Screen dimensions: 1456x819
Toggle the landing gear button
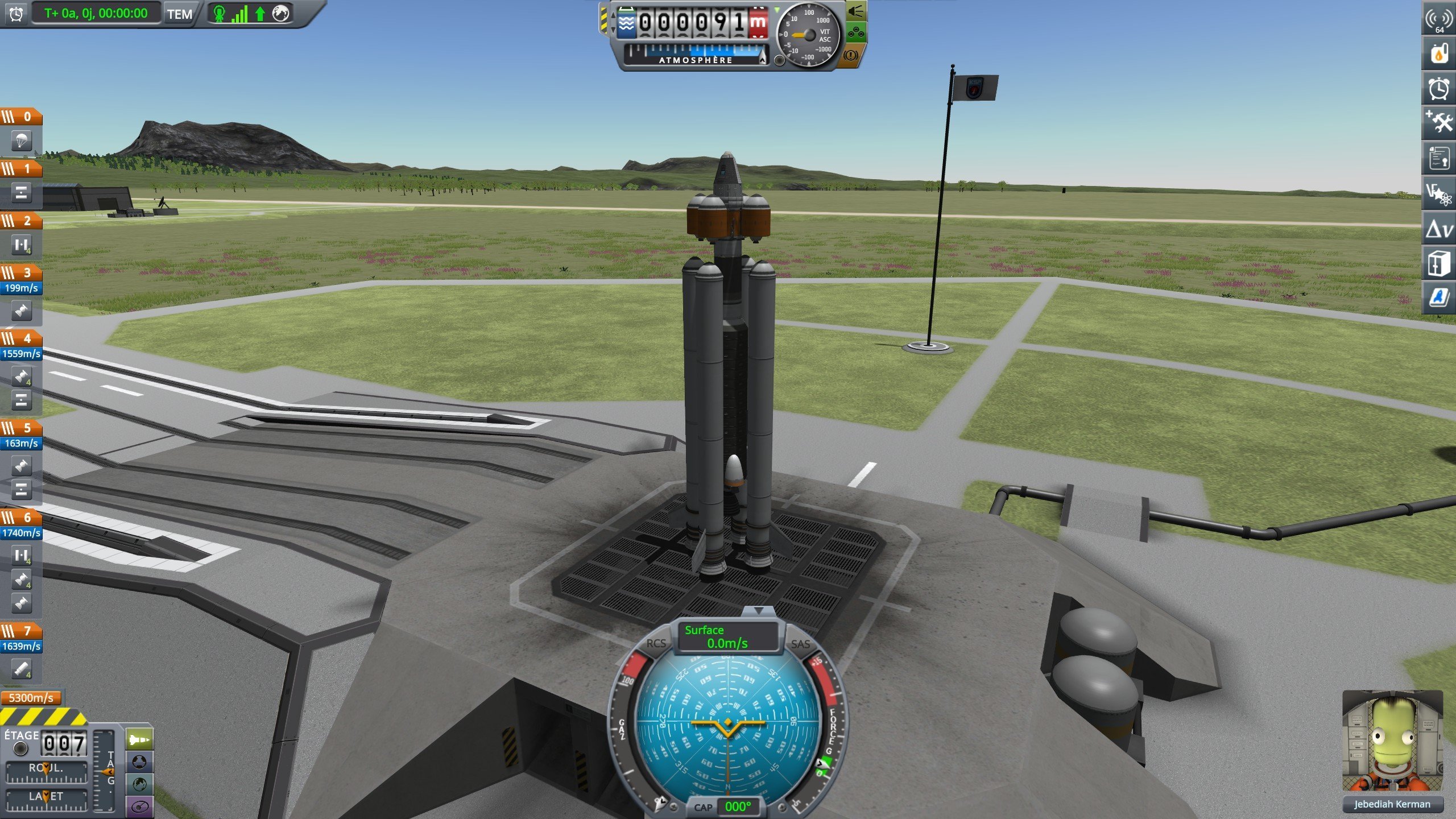point(855,34)
